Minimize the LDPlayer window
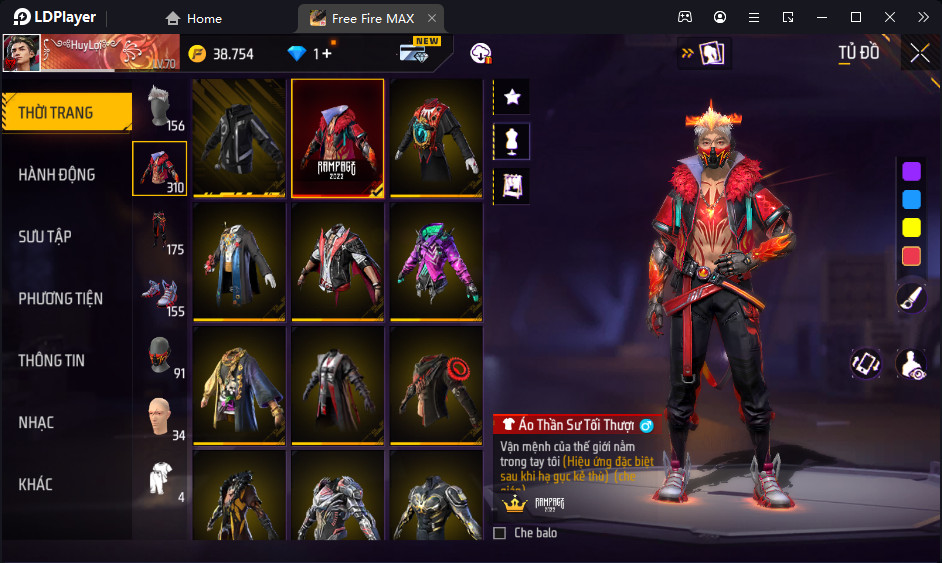Image resolution: width=942 pixels, height=563 pixels. click(822, 17)
